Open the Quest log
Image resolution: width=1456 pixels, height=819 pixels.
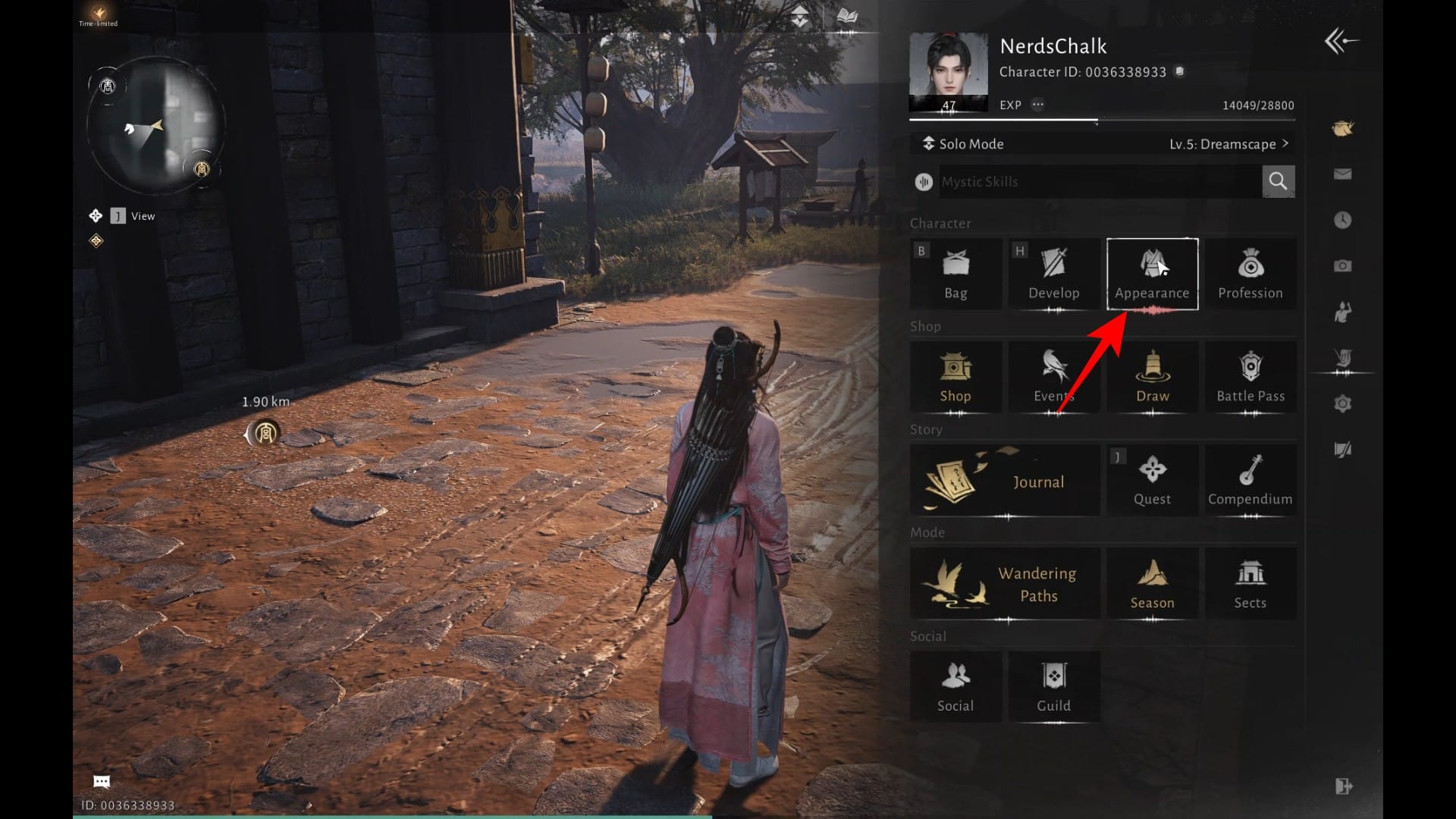click(x=1152, y=481)
